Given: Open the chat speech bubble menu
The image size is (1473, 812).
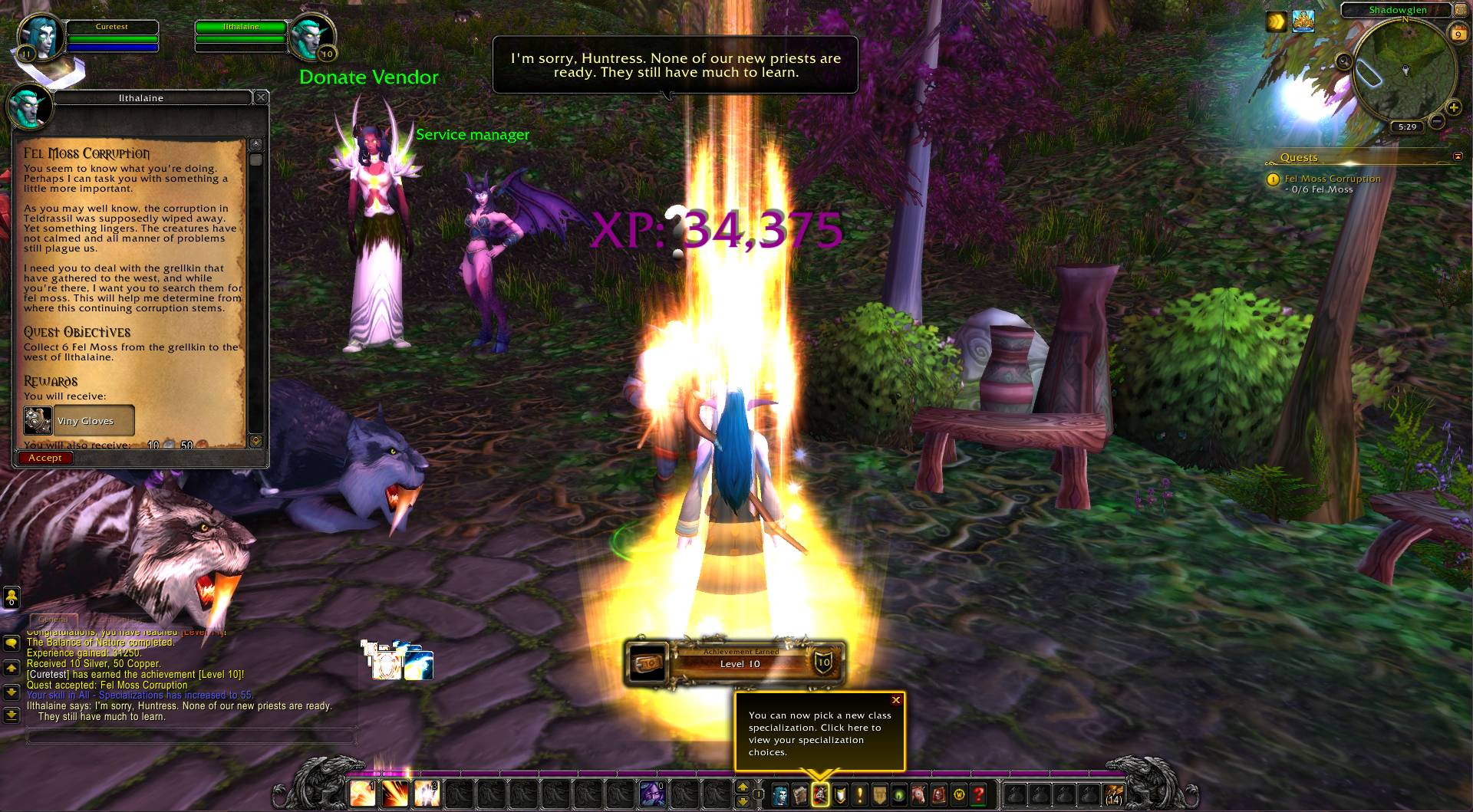Looking at the screenshot, I should pos(12,643).
